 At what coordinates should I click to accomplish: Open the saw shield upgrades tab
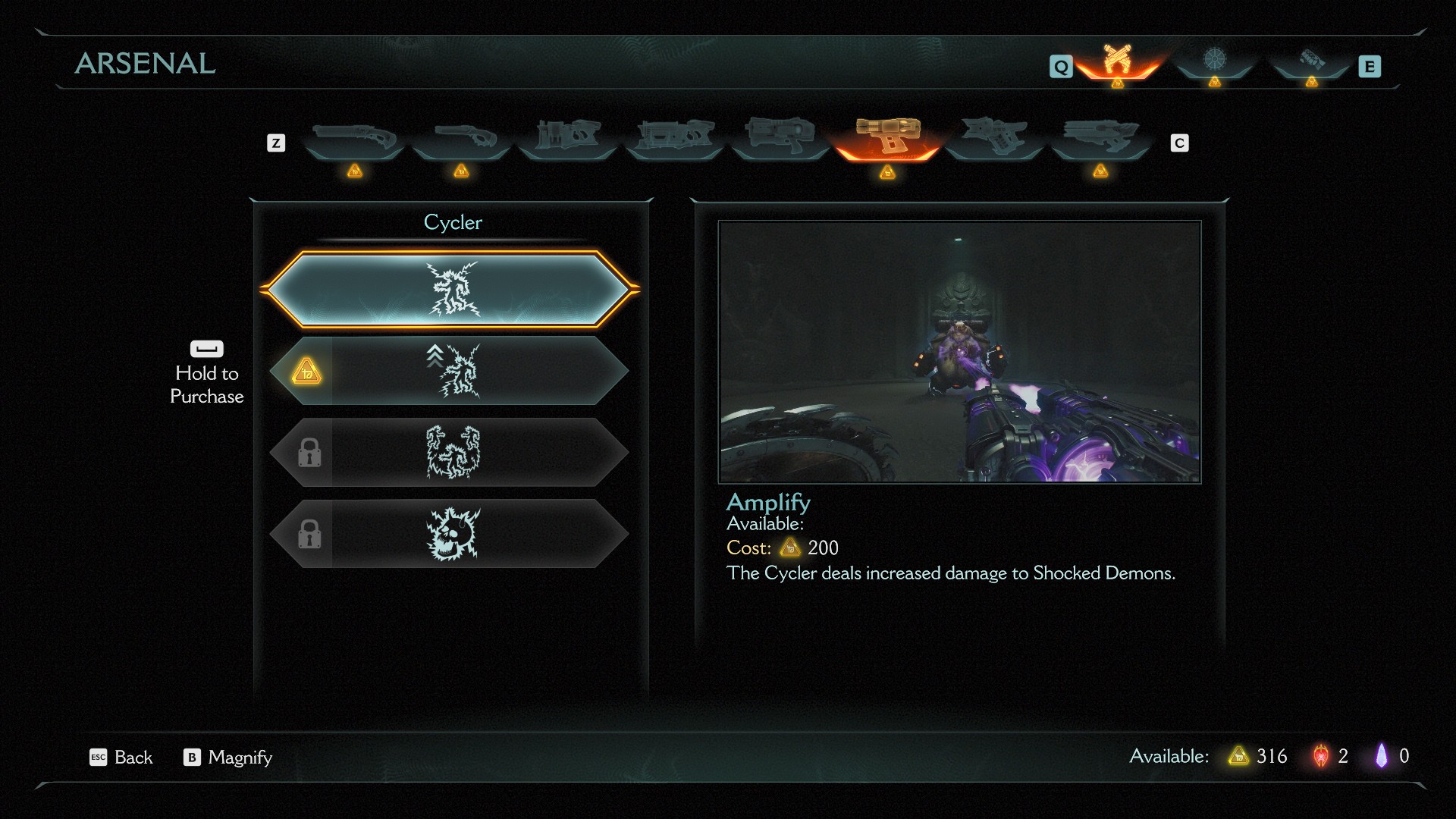[1214, 61]
